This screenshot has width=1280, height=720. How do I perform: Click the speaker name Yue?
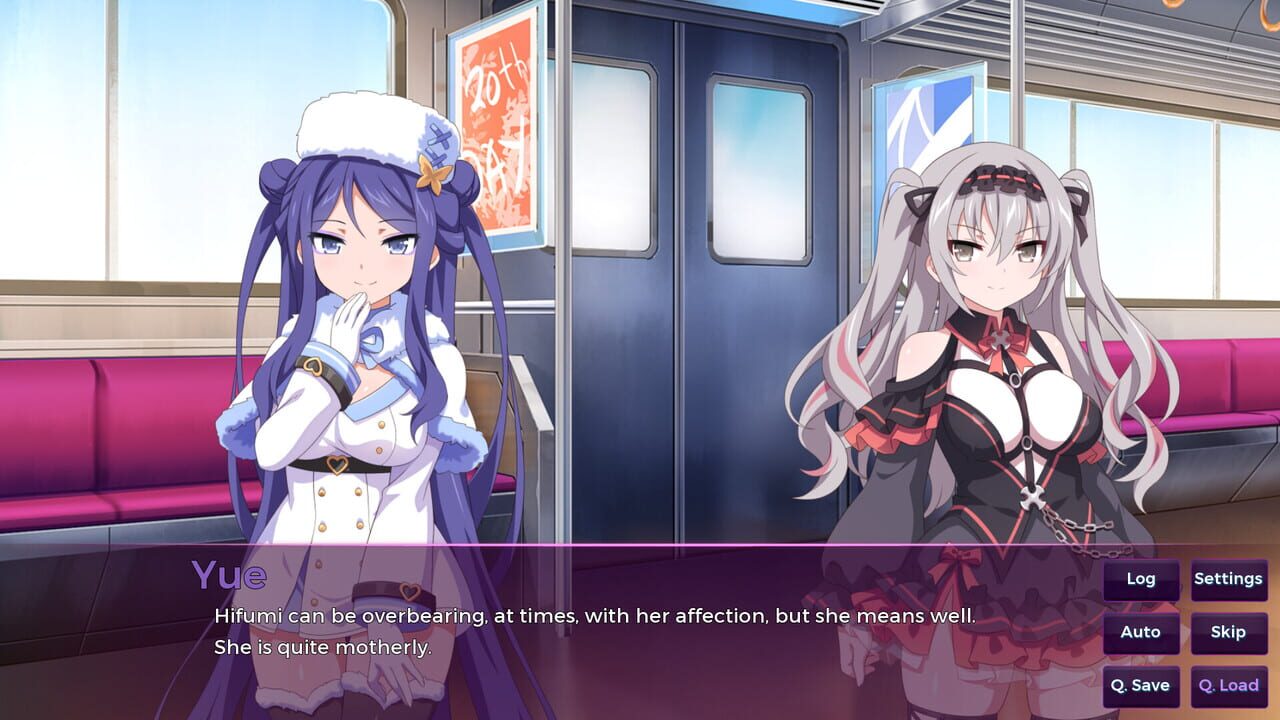pyautogui.click(x=227, y=575)
